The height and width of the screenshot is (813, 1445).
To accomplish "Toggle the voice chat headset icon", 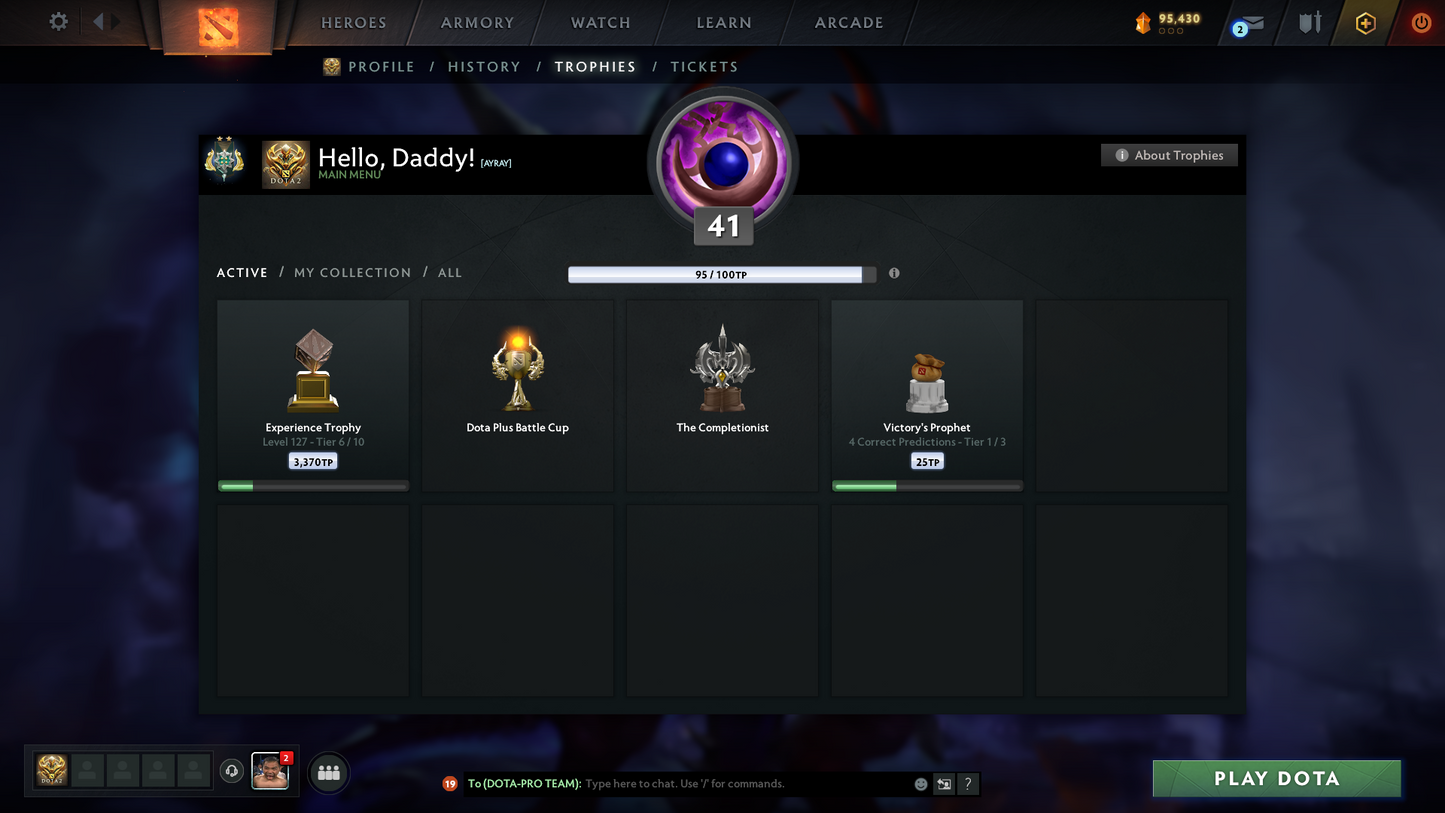I will tap(231, 770).
